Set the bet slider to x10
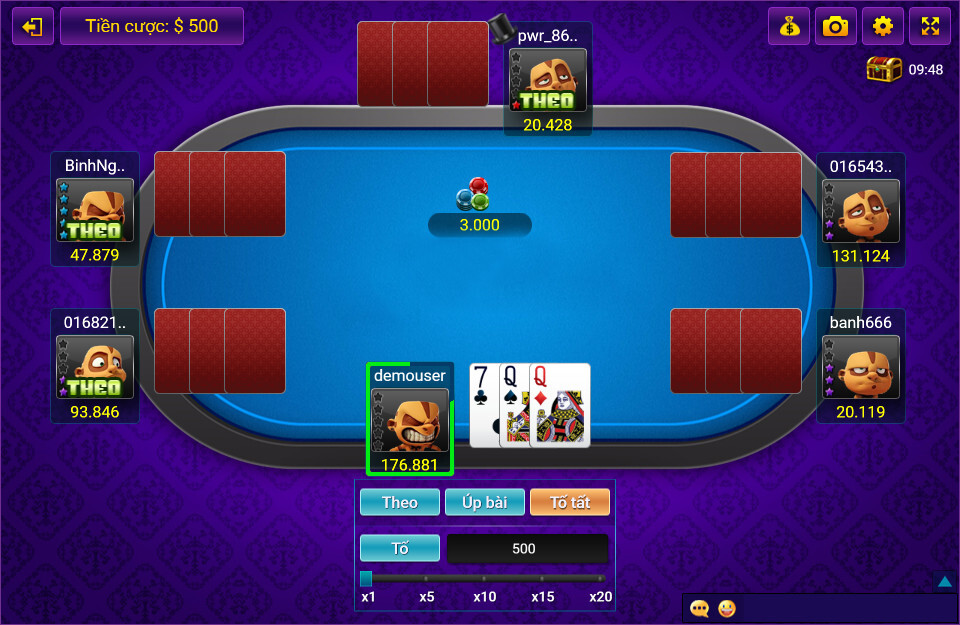The width and height of the screenshot is (960, 625). tap(484, 578)
